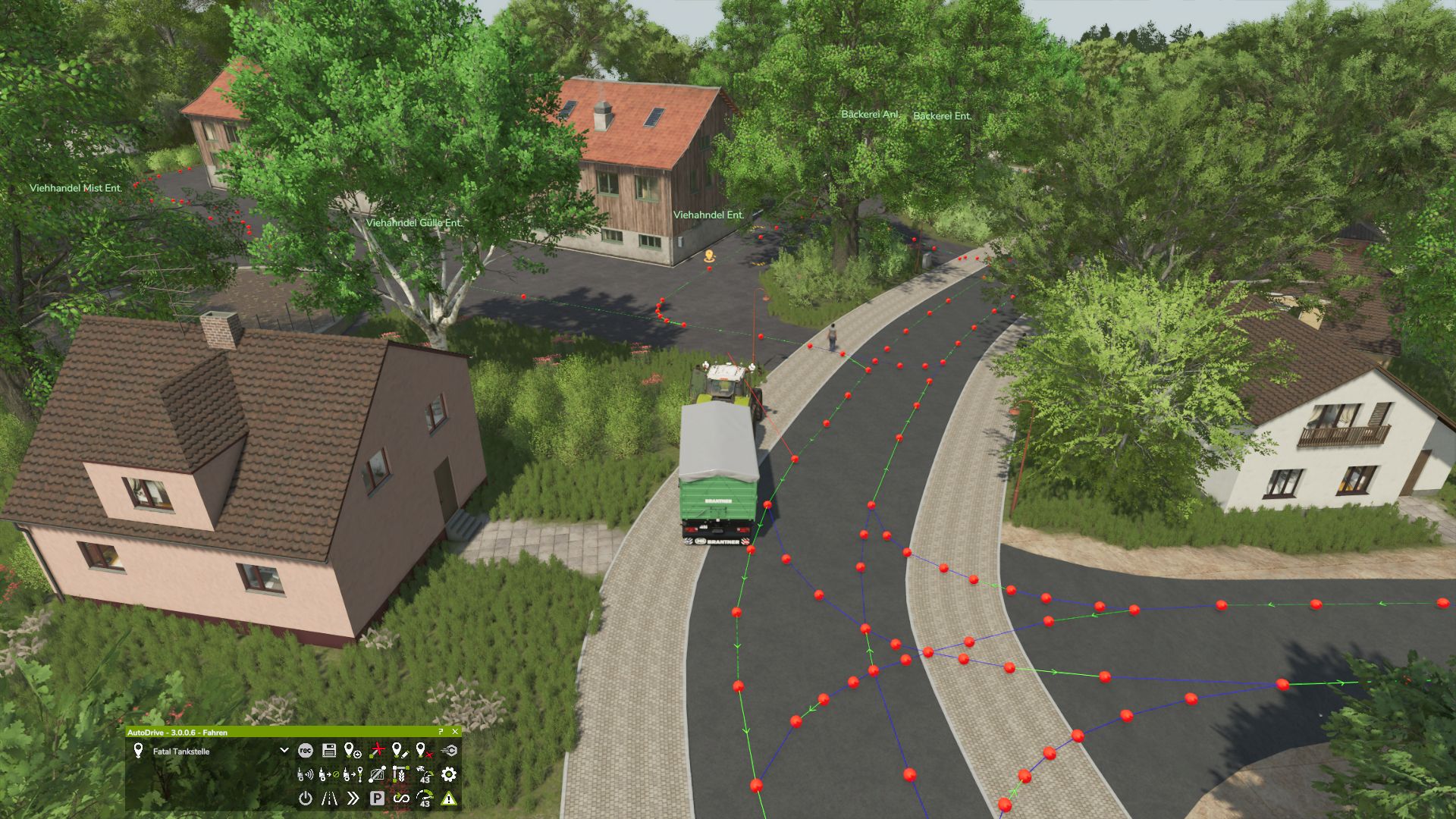Open AutoDrive help with the question mark

coord(441,732)
